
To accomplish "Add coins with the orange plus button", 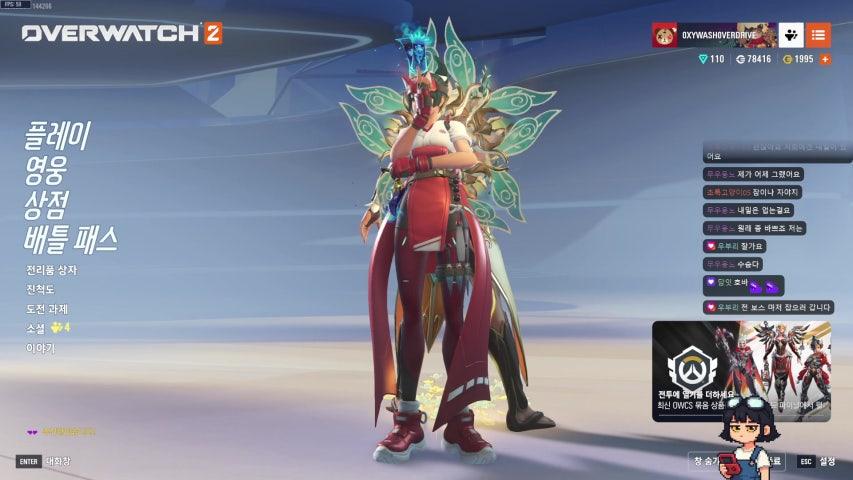I will tap(825, 60).
